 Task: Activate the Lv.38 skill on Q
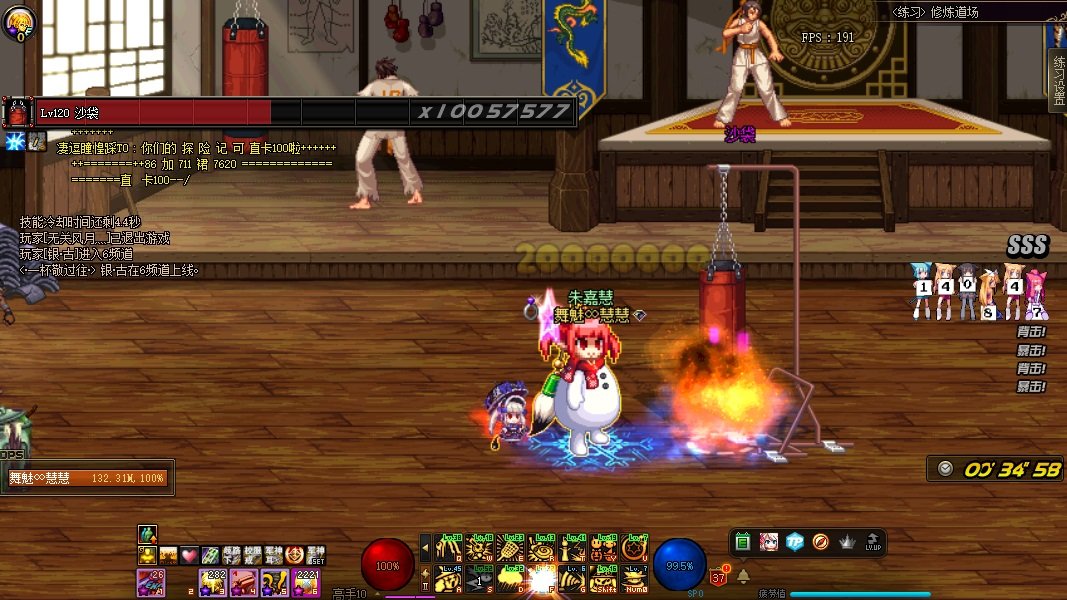449,548
